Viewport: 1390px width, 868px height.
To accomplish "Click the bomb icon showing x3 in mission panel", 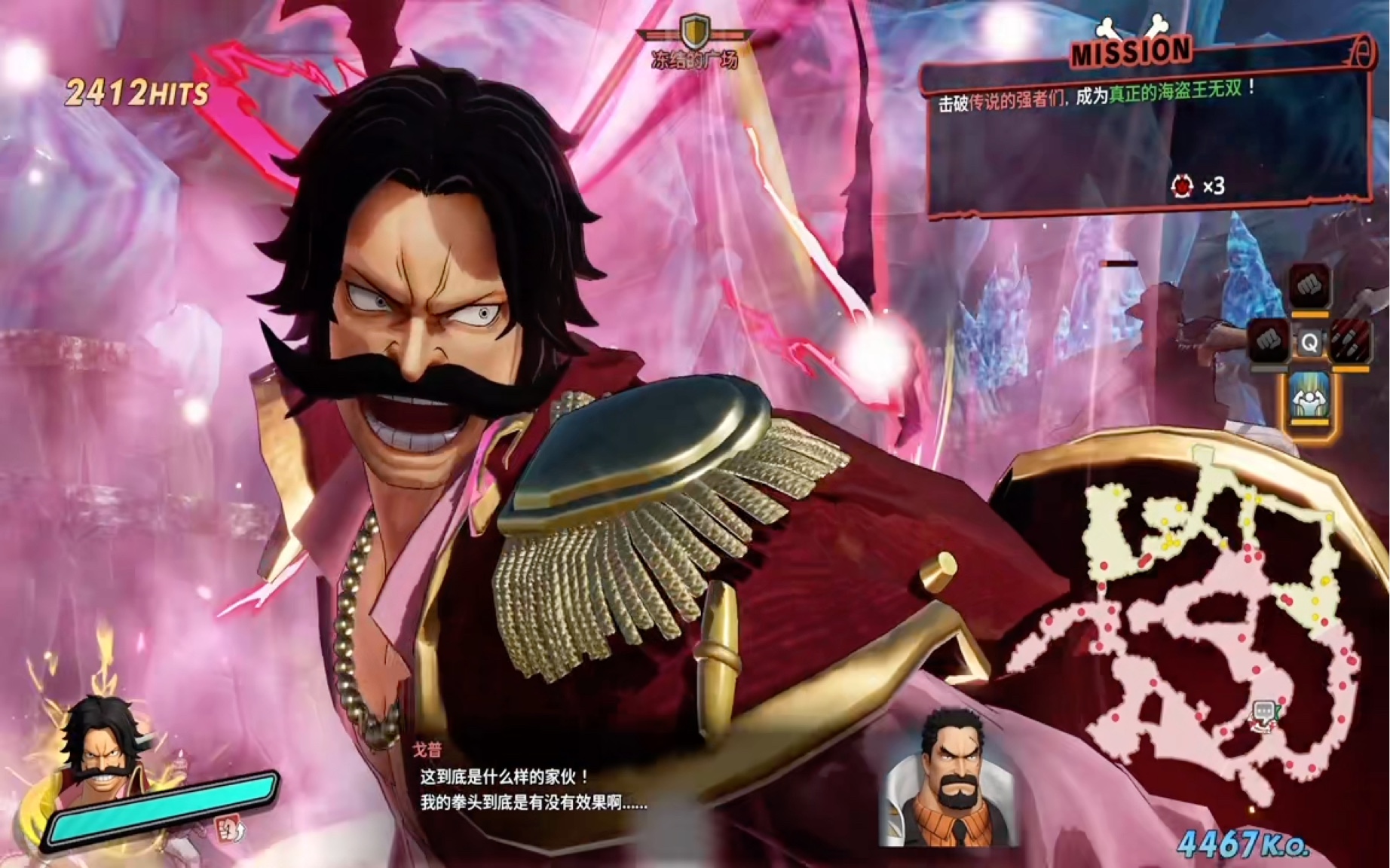I will pyautogui.click(x=1183, y=185).
